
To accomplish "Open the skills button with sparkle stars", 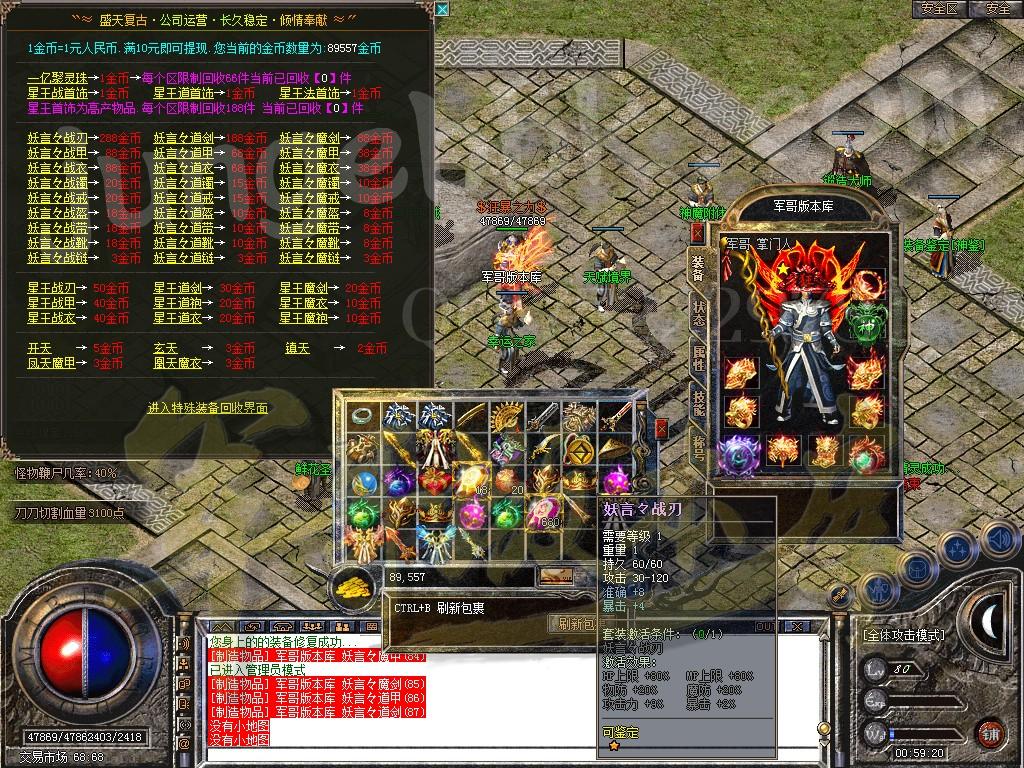I will click(957, 548).
